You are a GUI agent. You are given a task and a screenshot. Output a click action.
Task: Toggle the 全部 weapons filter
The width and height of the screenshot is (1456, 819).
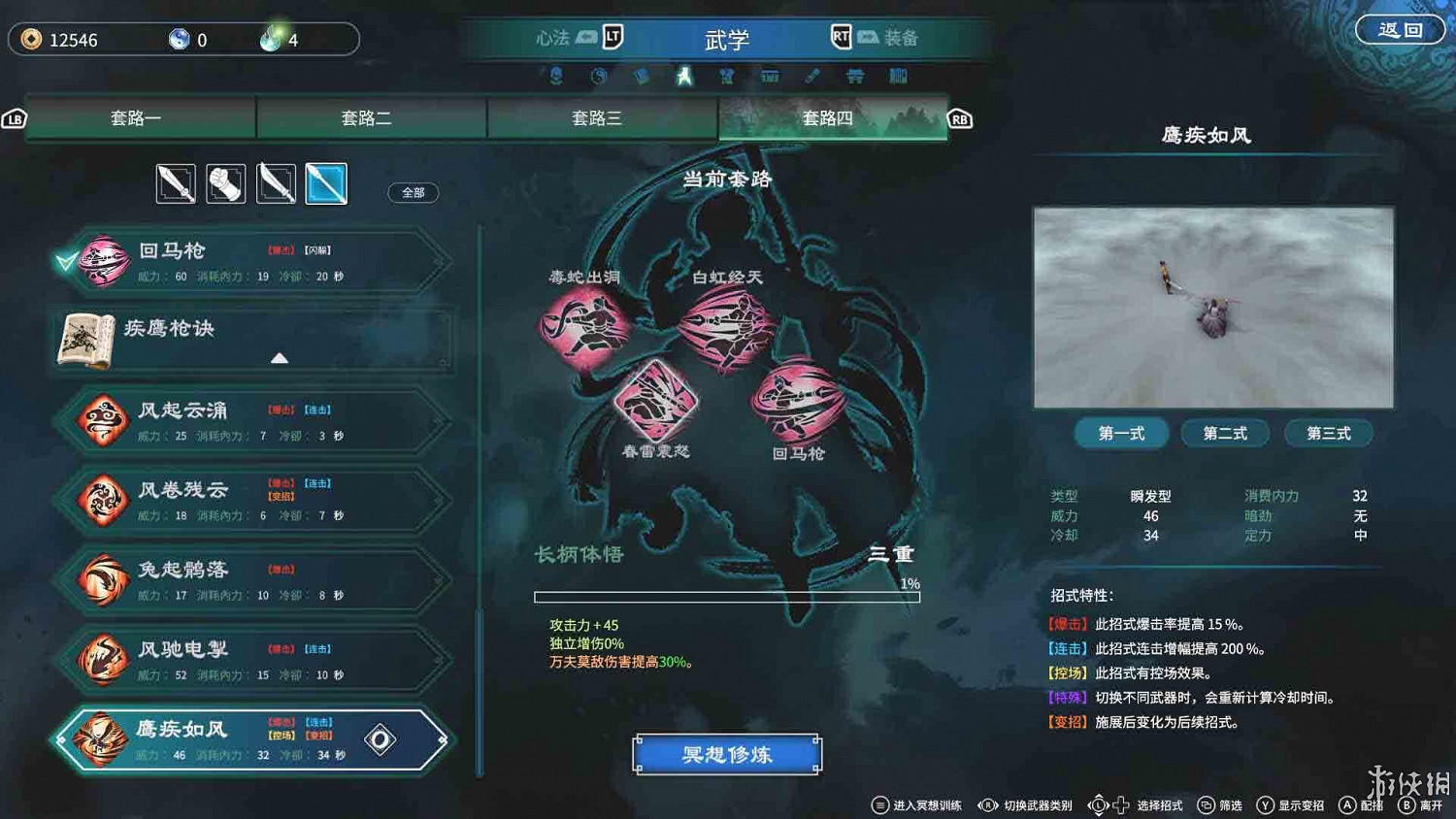pyautogui.click(x=412, y=192)
